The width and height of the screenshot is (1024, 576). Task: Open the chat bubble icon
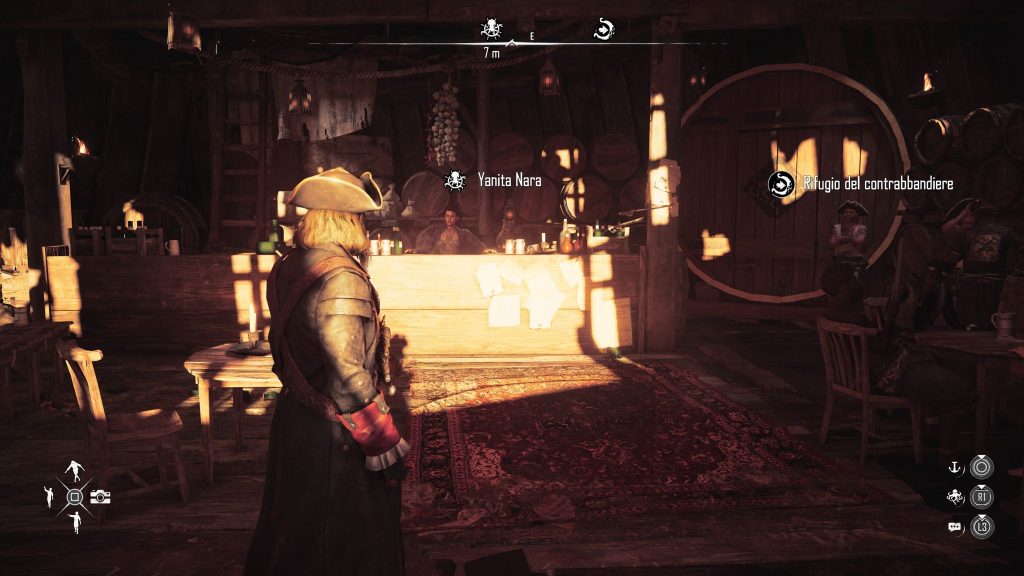955,525
